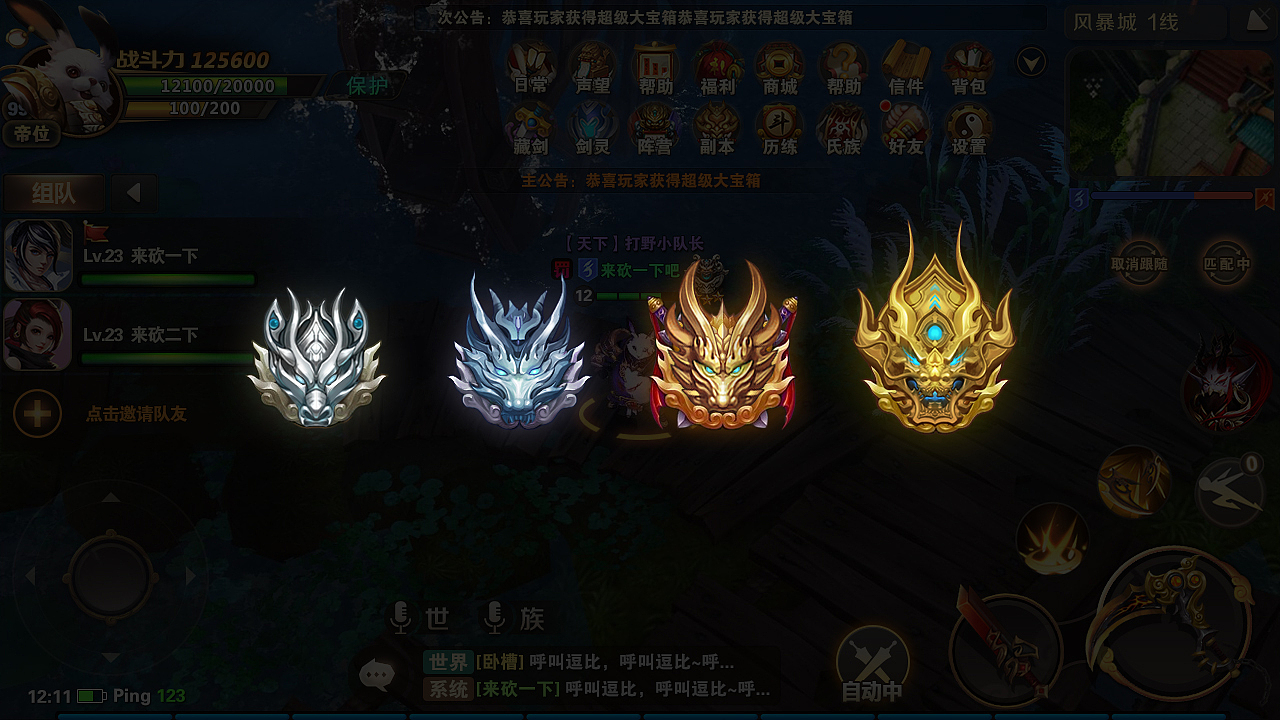Toggle the 族 clan voice channel mic
The width and height of the screenshot is (1280, 720).
[x=493, y=619]
